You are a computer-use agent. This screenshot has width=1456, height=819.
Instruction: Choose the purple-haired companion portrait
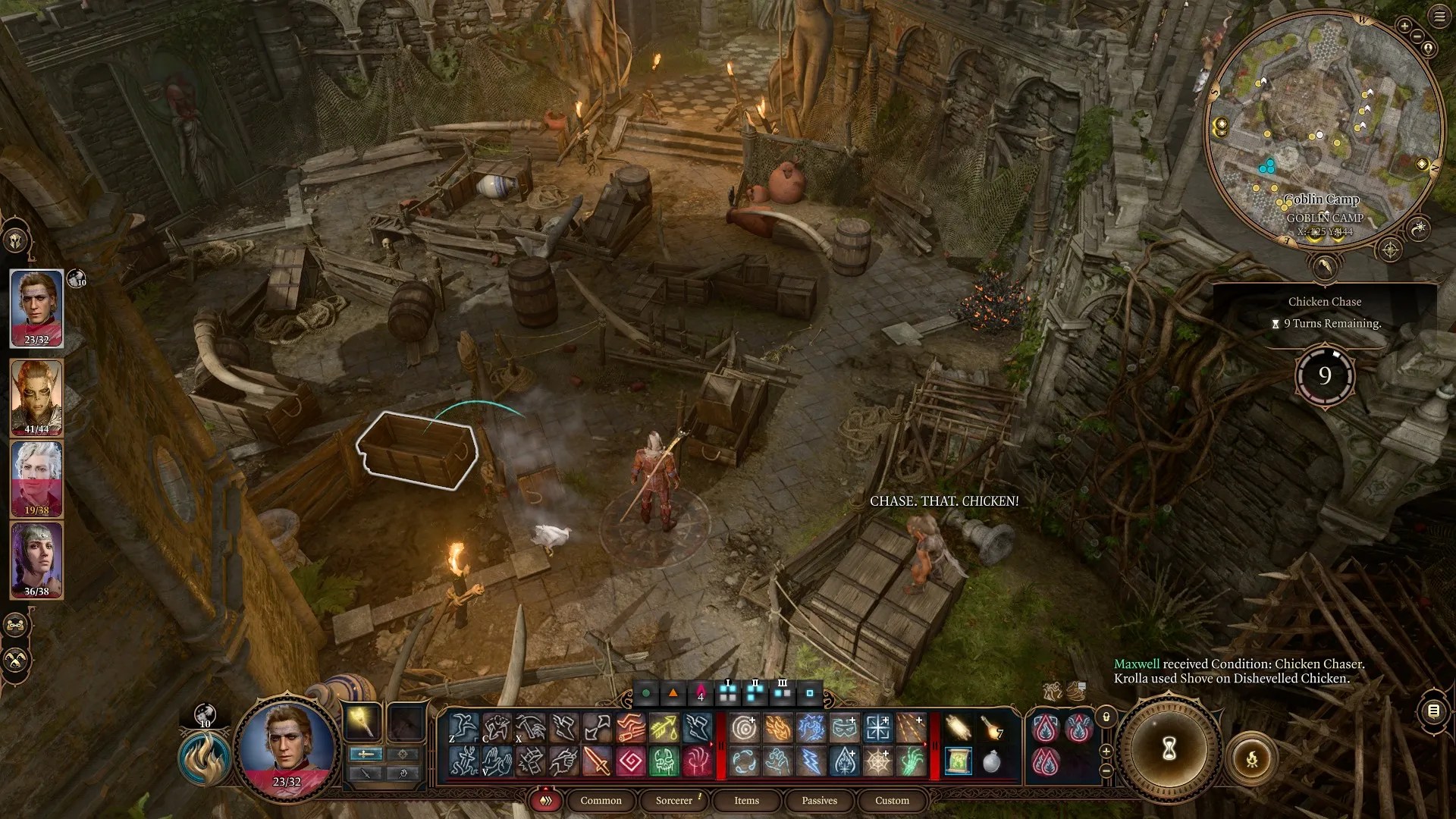coord(36,560)
